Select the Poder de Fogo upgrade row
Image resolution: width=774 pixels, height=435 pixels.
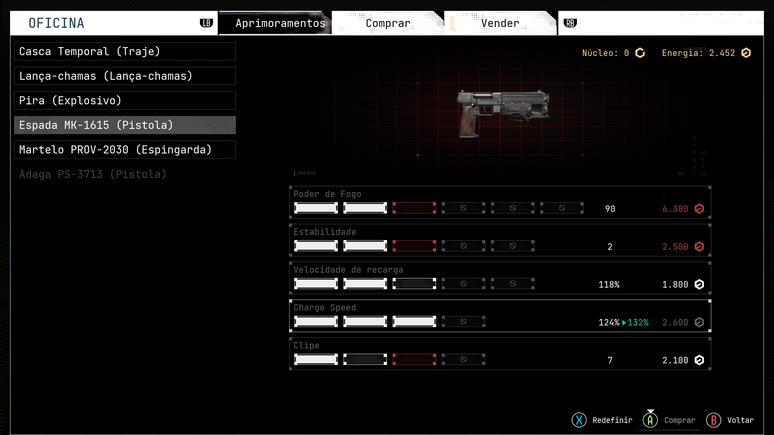click(500, 203)
